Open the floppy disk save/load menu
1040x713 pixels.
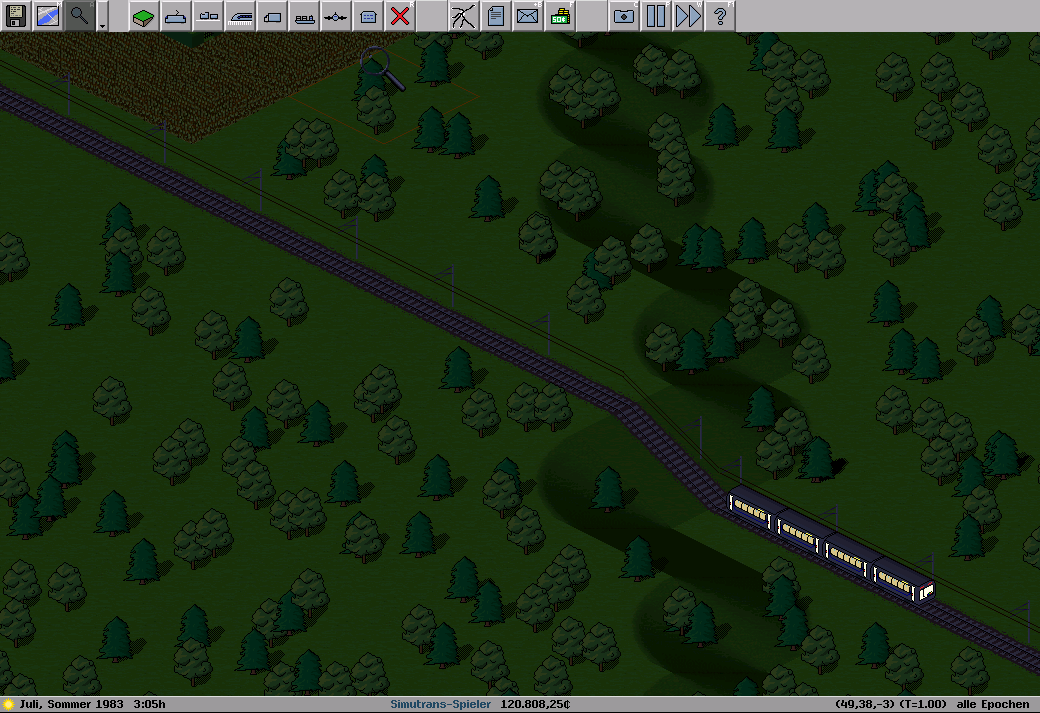click(x=16, y=16)
